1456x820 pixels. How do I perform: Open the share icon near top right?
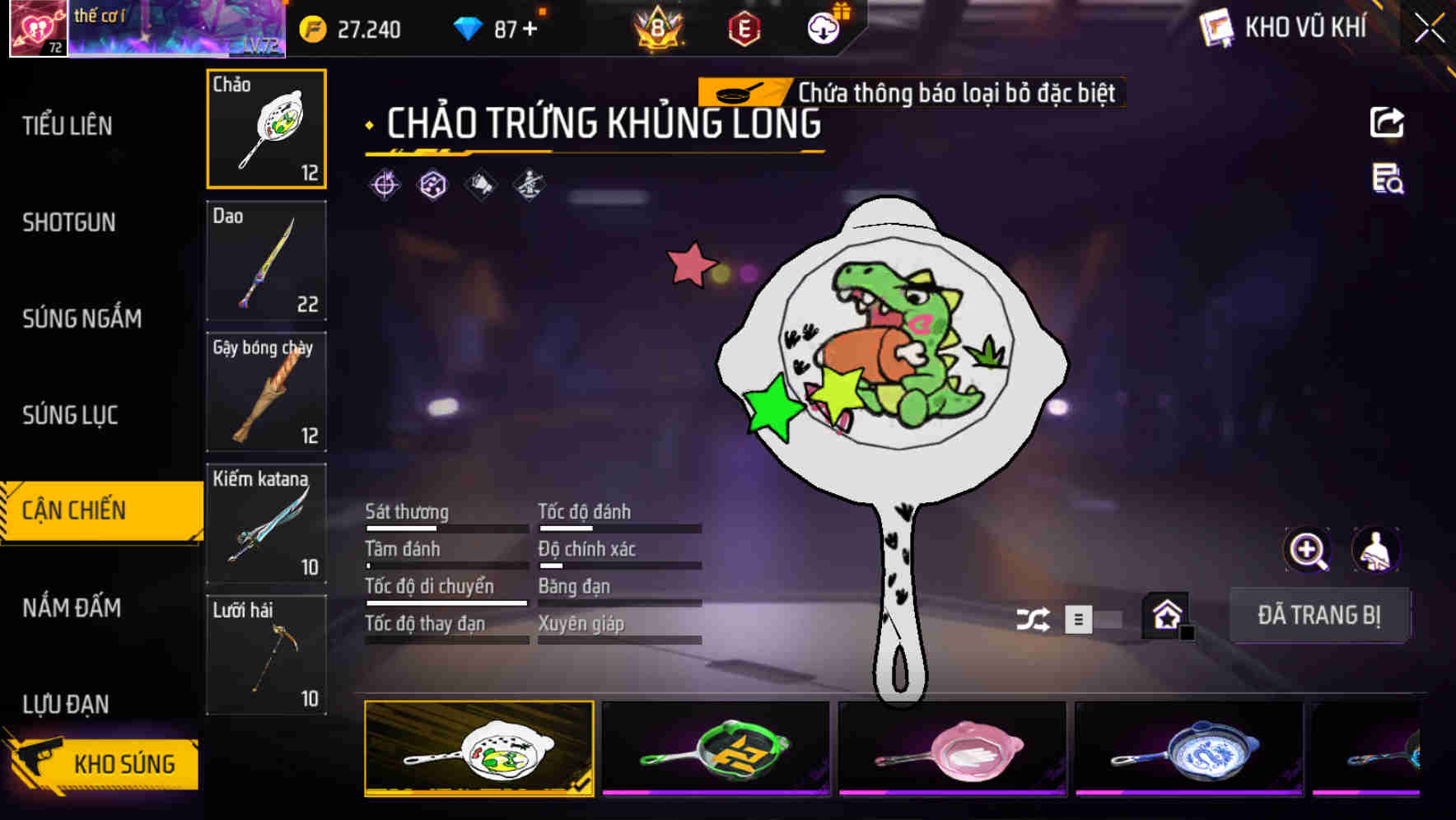[x=1388, y=122]
